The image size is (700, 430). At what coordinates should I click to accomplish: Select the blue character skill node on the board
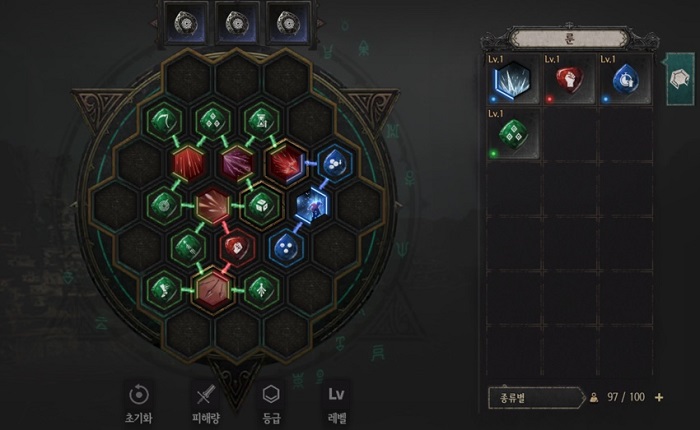(x=310, y=203)
